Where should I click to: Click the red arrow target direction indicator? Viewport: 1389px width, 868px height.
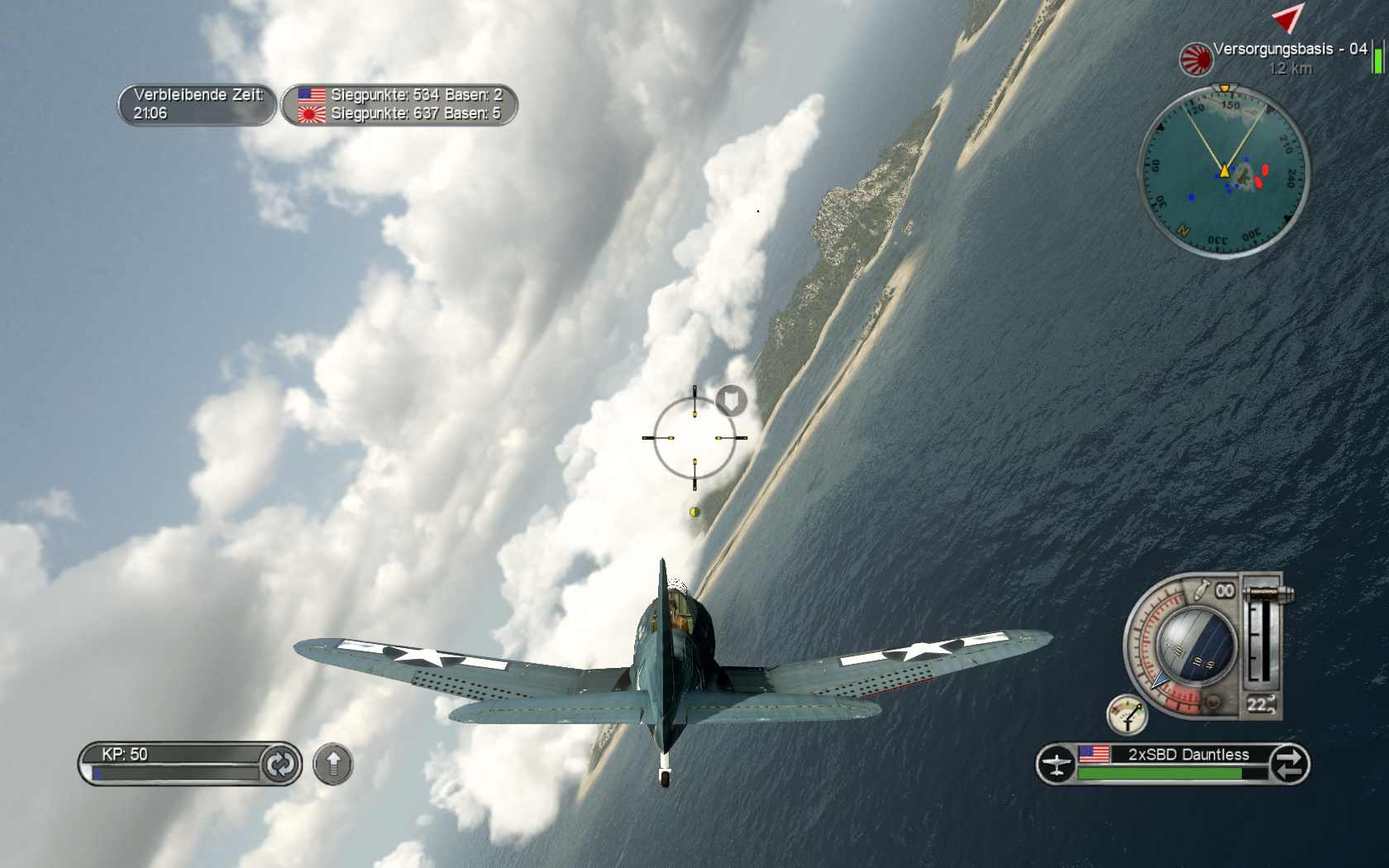1286,17
